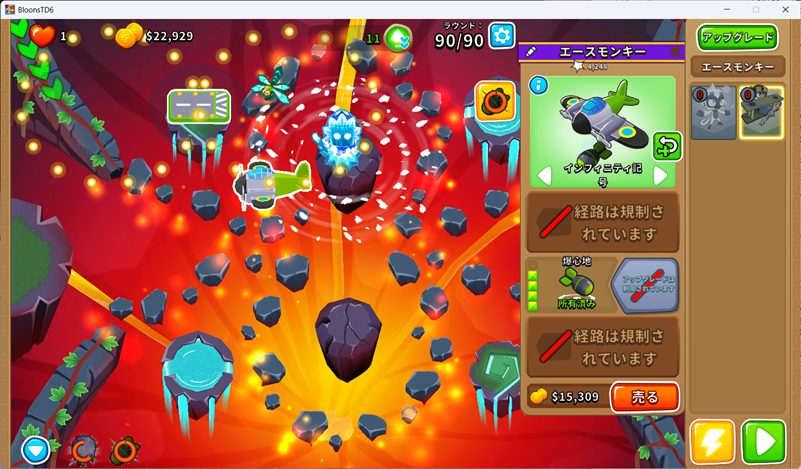This screenshot has width=801, height=469.
Task: Rename the tower using the pencil icon
Action: pos(532,51)
